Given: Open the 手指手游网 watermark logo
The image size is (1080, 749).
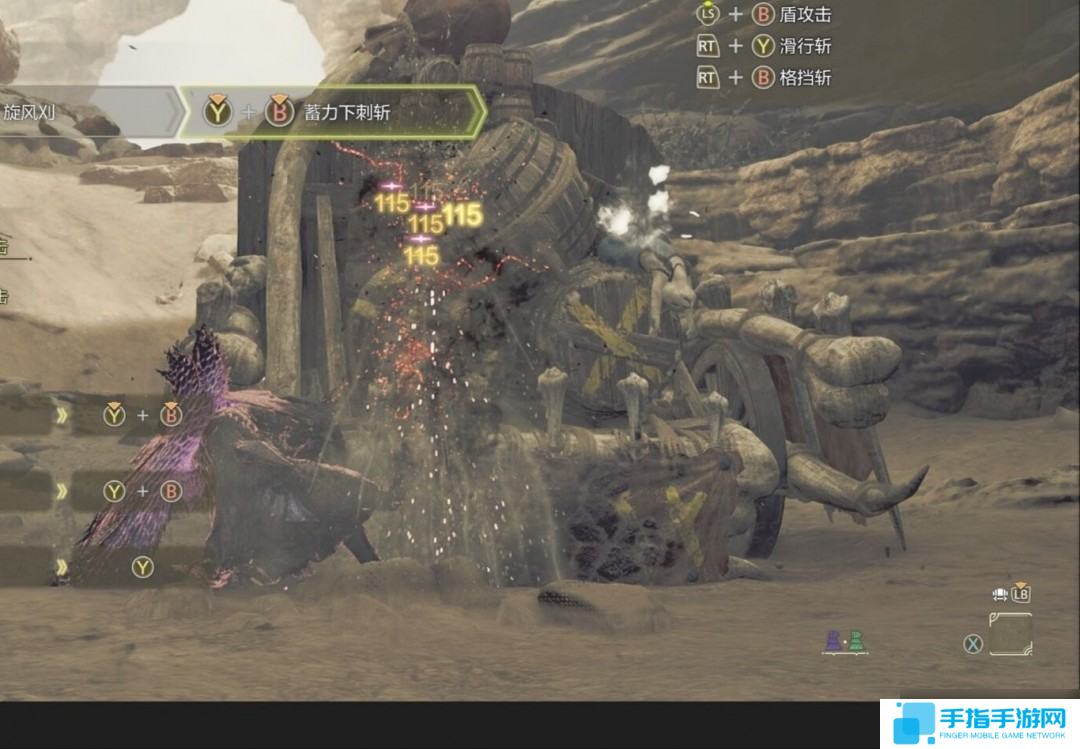Looking at the screenshot, I should click(x=979, y=724).
